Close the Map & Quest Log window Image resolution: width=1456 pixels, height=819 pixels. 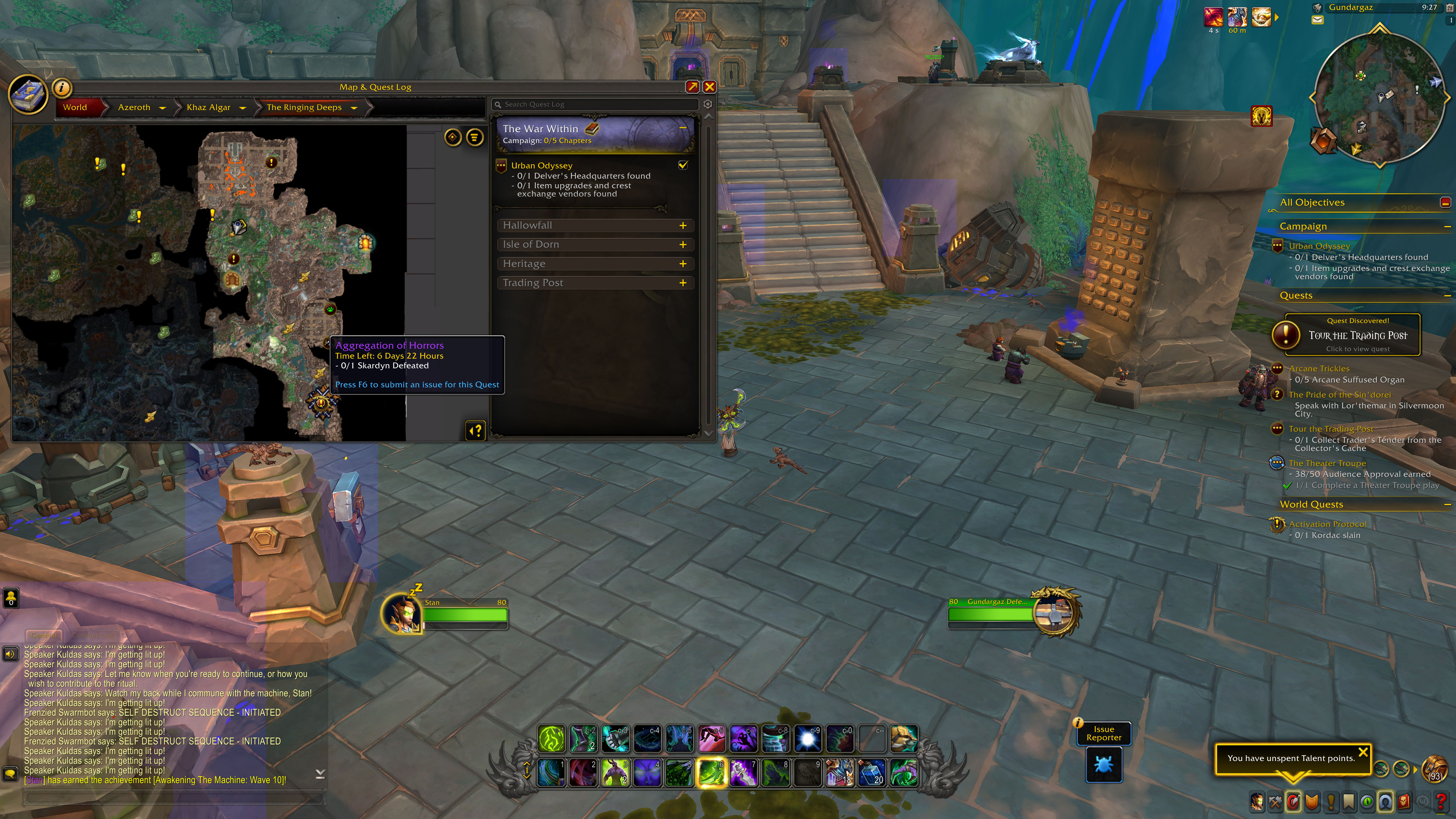click(x=709, y=86)
